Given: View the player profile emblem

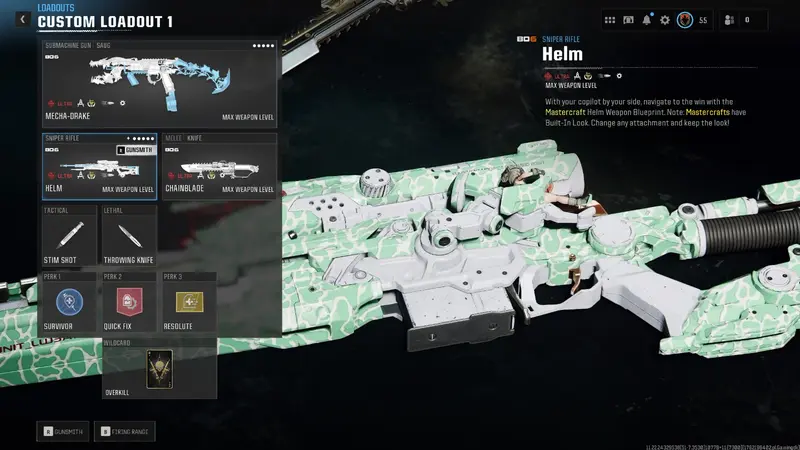Looking at the screenshot, I should point(685,19).
